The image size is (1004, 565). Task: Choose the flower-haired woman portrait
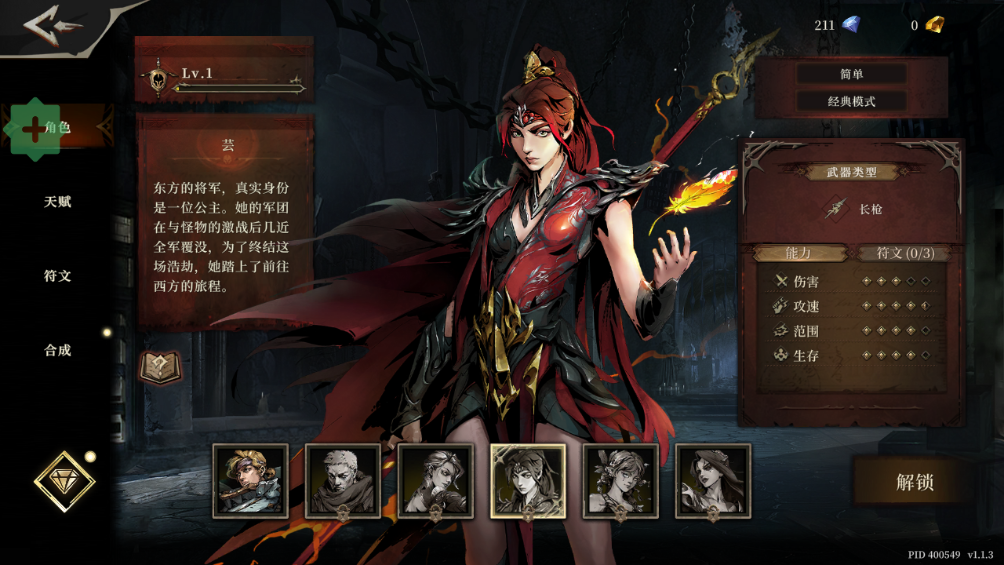coord(620,481)
